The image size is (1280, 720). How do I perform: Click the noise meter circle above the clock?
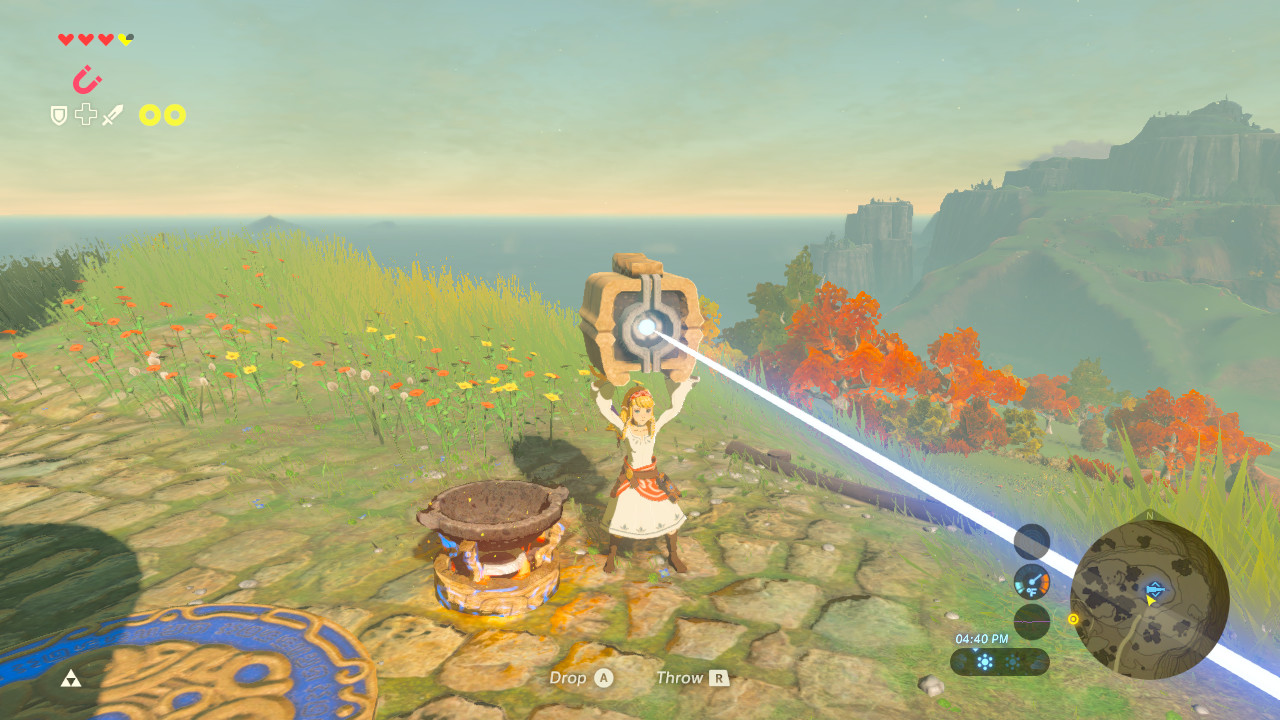1030,621
